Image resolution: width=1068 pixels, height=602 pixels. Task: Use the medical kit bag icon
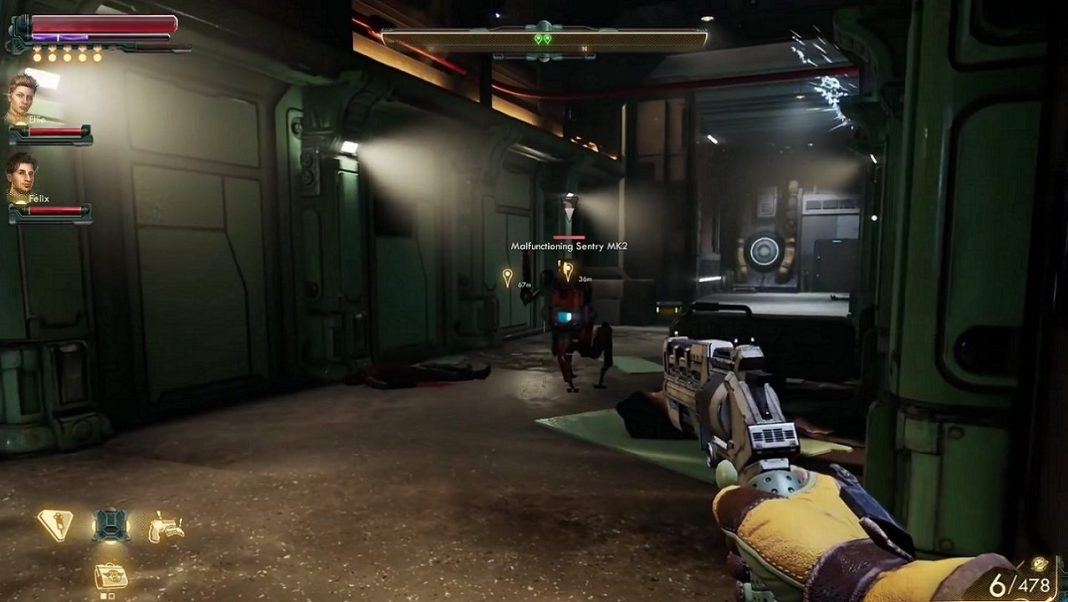pos(110,575)
